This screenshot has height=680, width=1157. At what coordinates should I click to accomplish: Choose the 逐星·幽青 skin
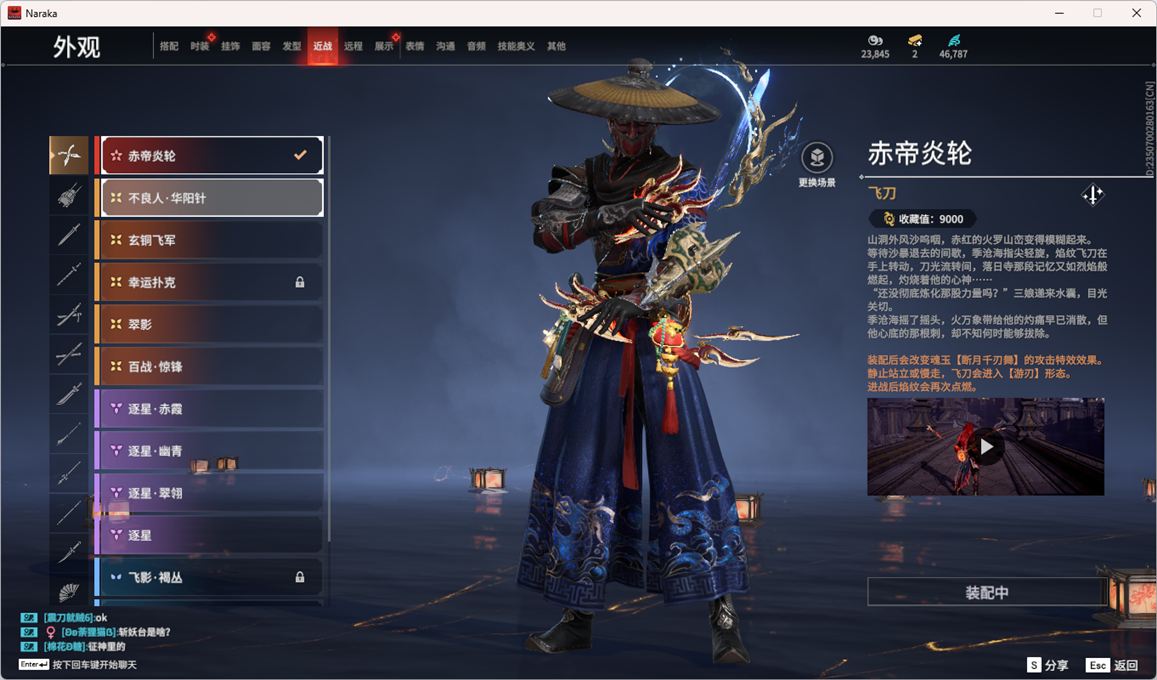(210, 451)
